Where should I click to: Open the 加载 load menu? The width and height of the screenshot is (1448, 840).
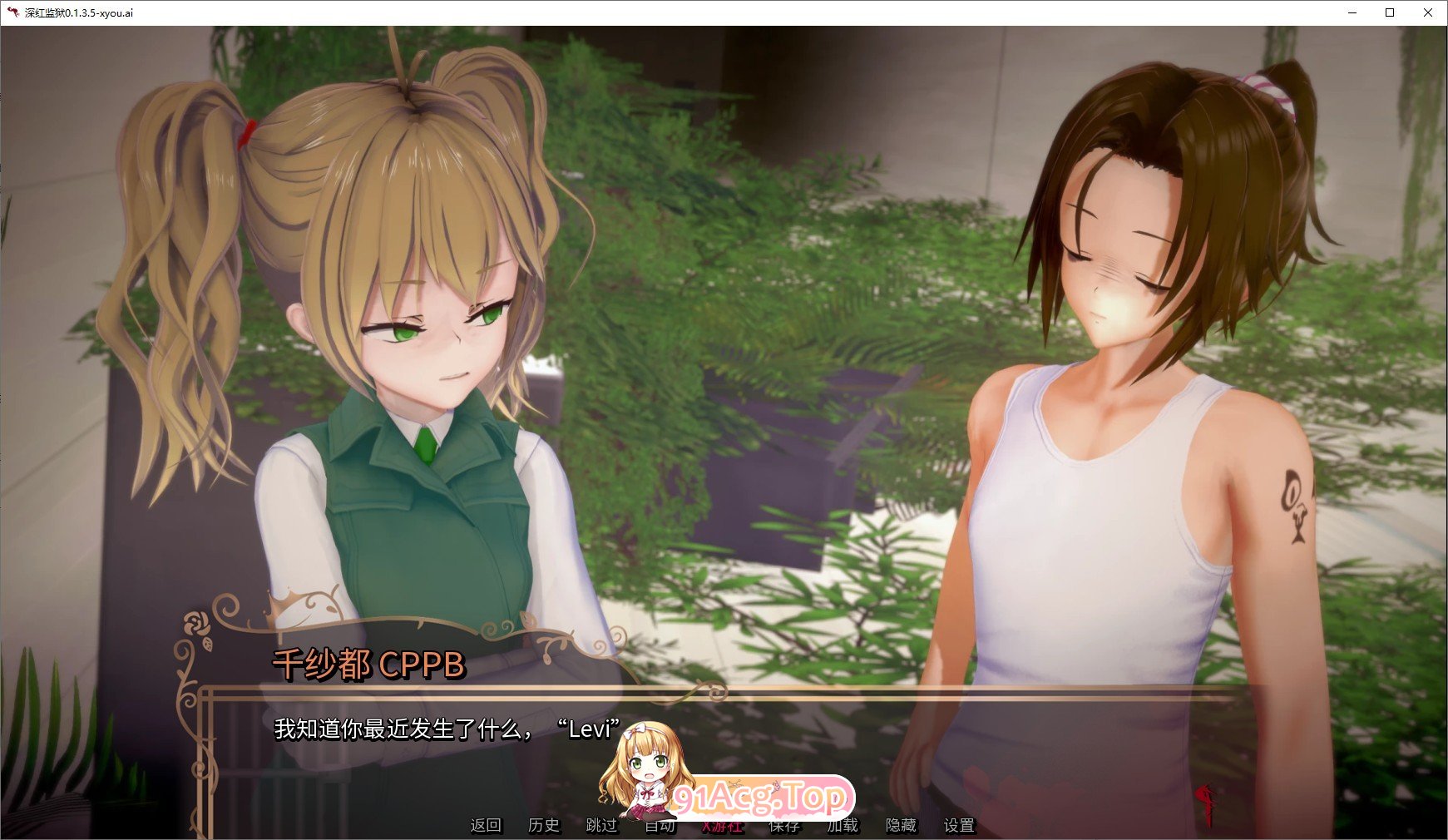pos(842,826)
